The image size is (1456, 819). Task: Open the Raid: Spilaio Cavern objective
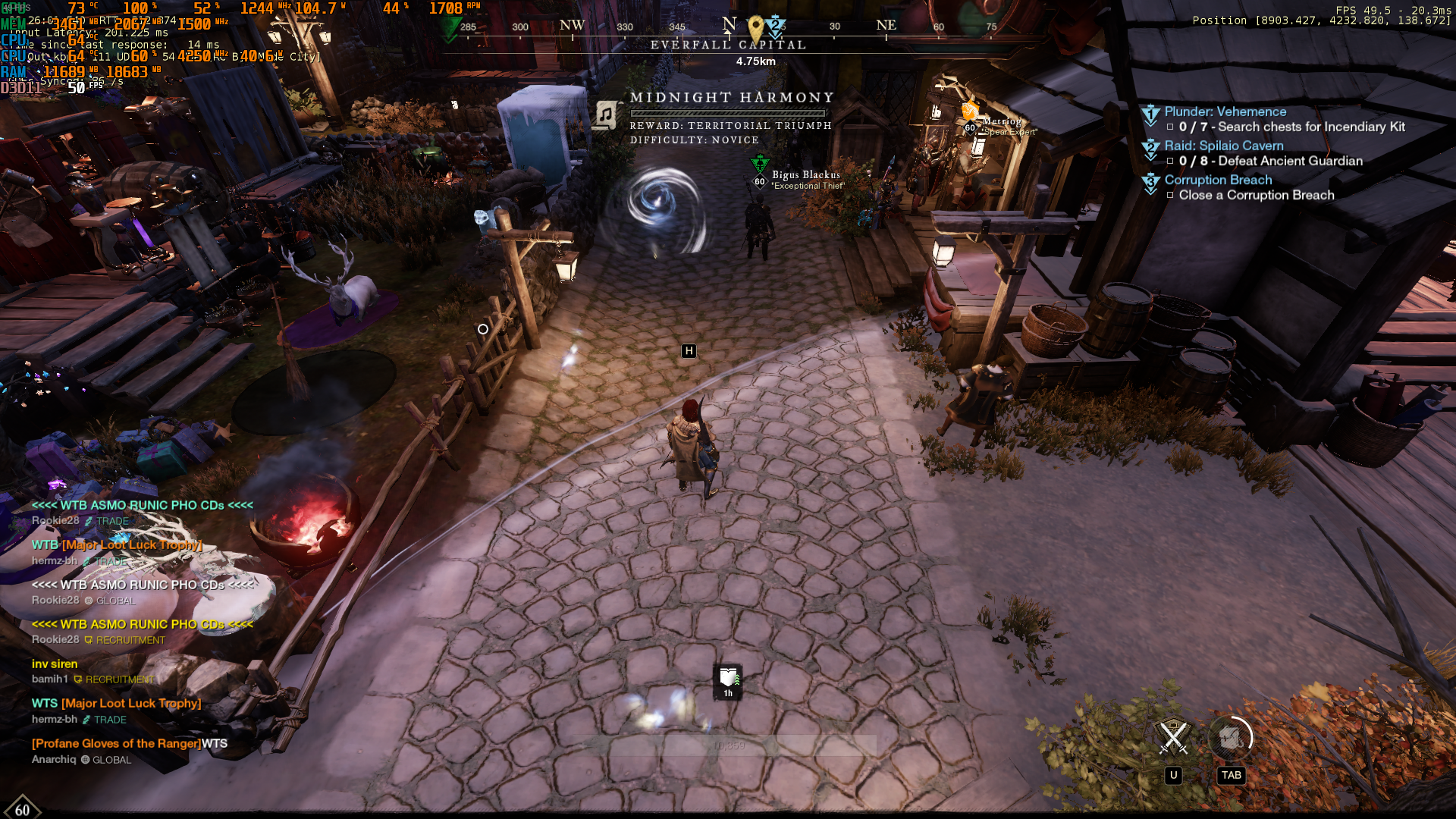(x=1223, y=146)
